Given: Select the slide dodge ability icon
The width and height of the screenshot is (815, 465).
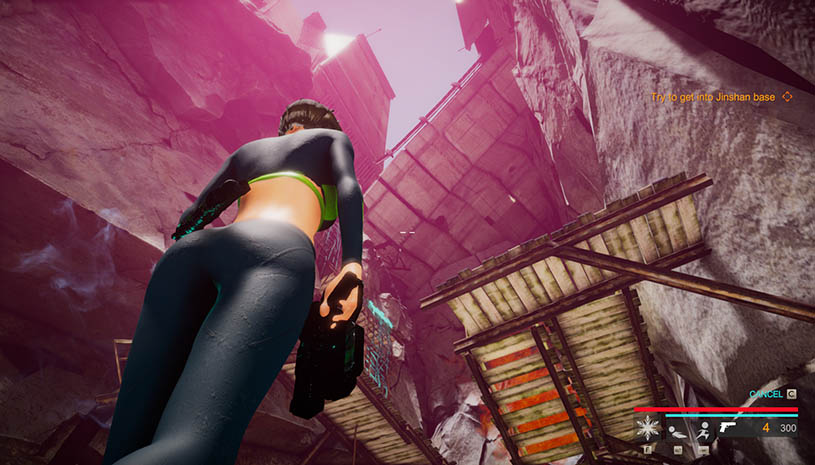Looking at the screenshot, I should 676,431.
